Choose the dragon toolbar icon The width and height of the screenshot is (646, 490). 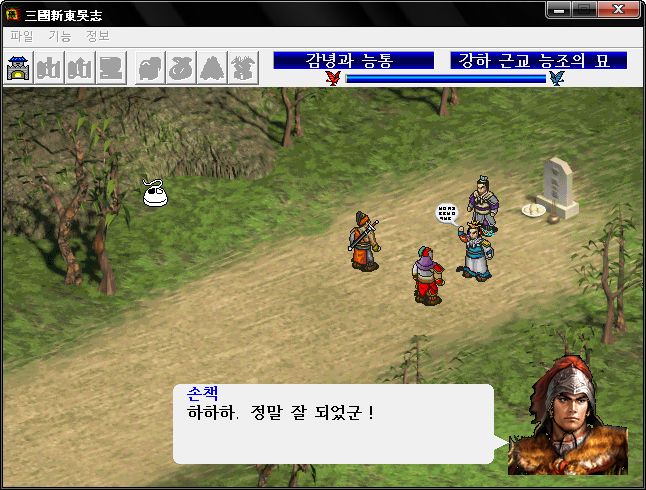244,68
